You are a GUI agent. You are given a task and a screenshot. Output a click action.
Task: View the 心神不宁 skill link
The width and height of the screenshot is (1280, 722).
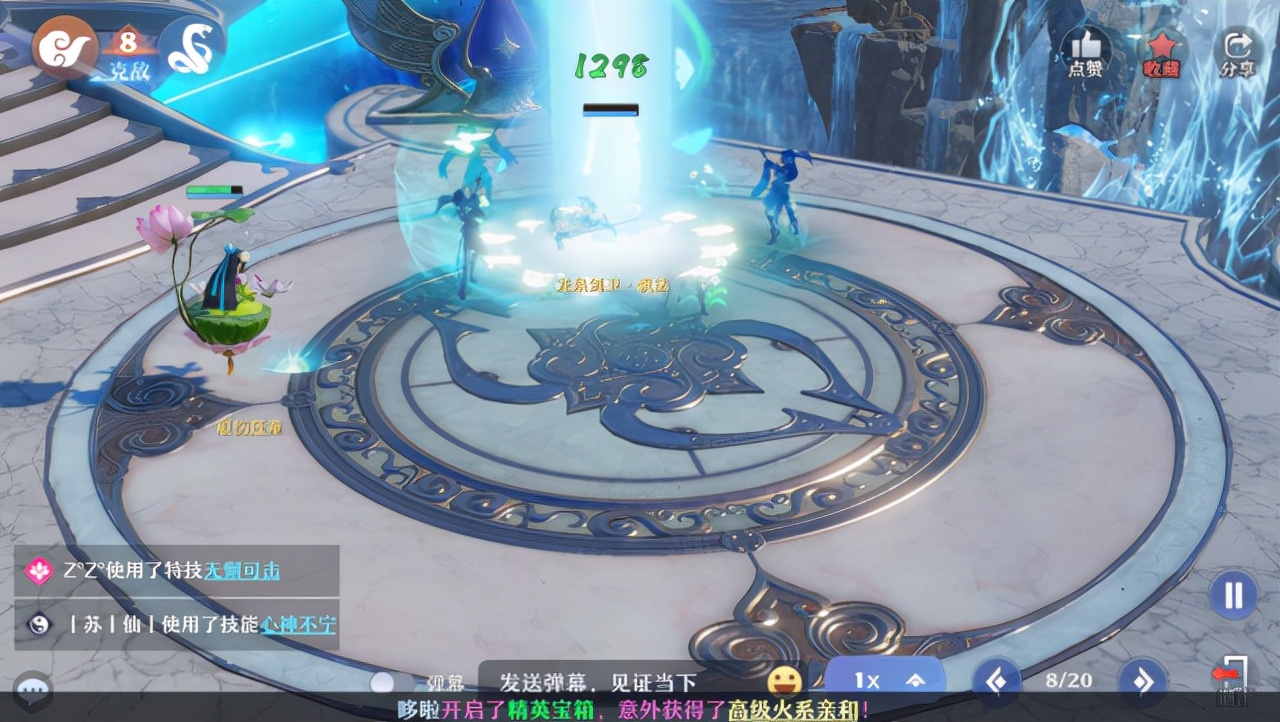pyautogui.click(x=298, y=625)
